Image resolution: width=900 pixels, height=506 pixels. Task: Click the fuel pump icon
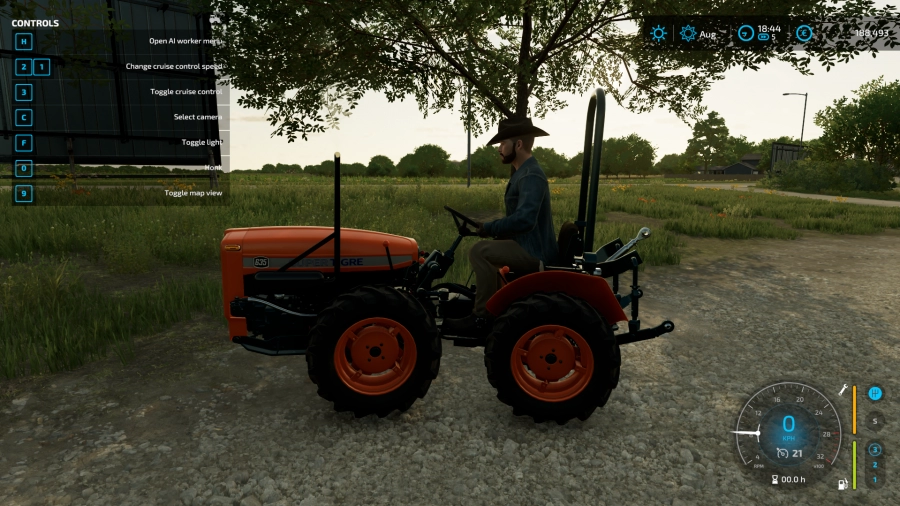[843, 484]
